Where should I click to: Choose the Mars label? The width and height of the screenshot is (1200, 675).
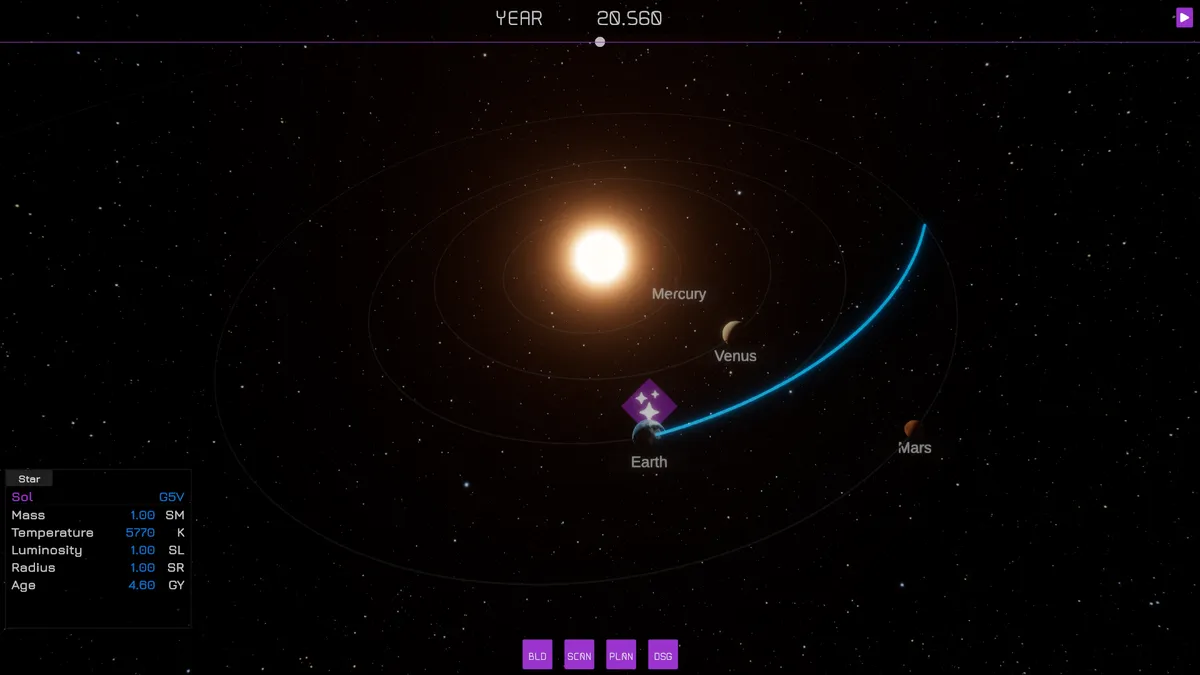click(914, 448)
